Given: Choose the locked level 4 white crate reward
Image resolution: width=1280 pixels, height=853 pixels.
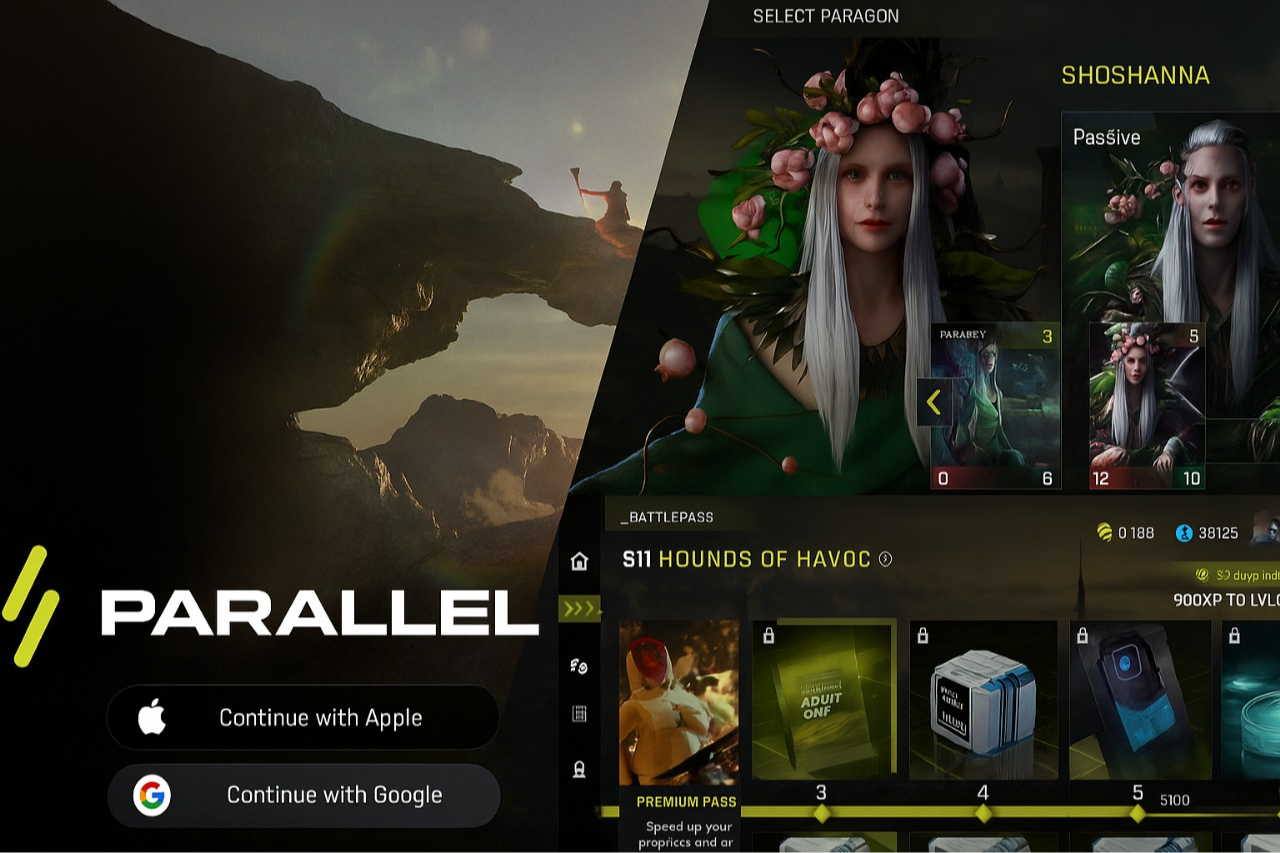Looking at the screenshot, I should (x=983, y=700).
